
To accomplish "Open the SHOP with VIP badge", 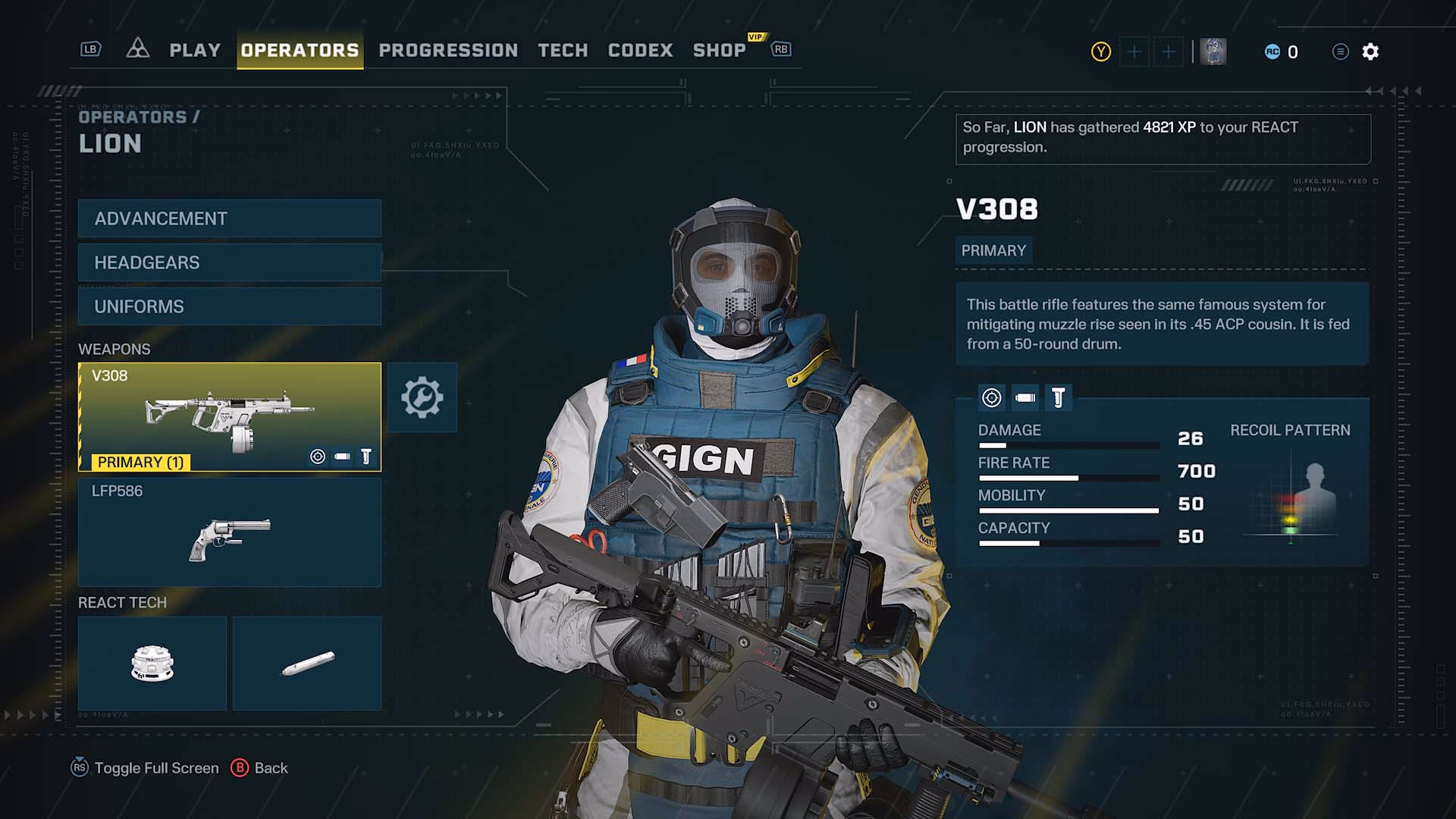I will point(720,51).
